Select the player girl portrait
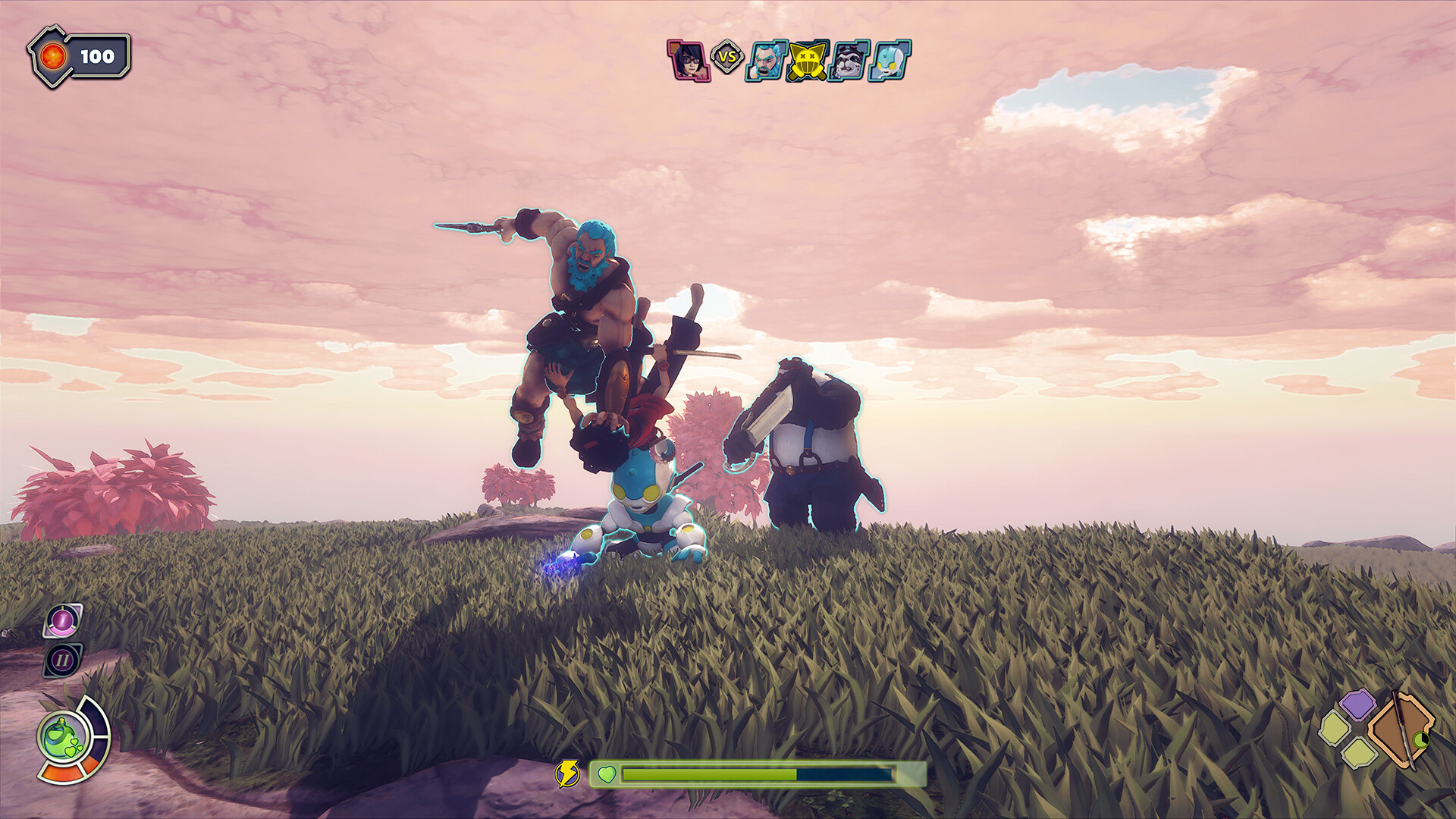1456x819 pixels. click(x=689, y=58)
